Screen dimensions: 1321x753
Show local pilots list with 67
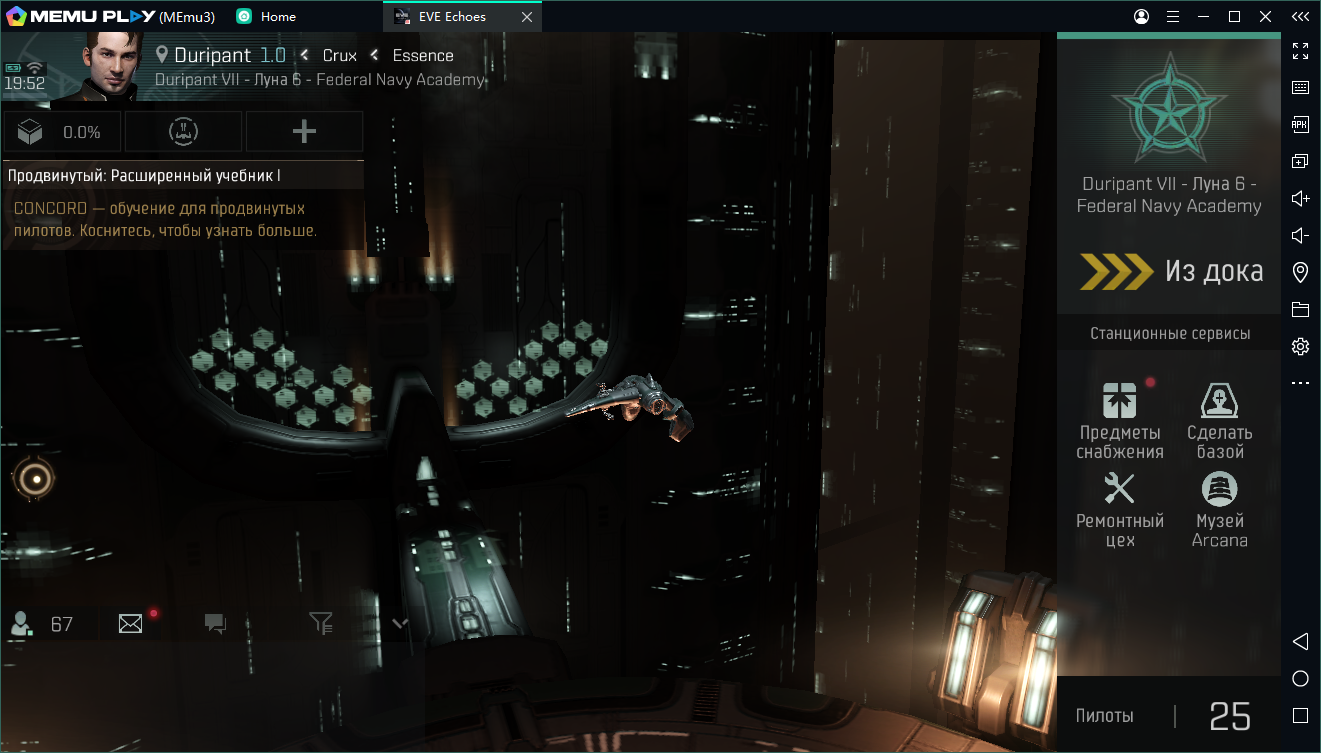coord(42,624)
